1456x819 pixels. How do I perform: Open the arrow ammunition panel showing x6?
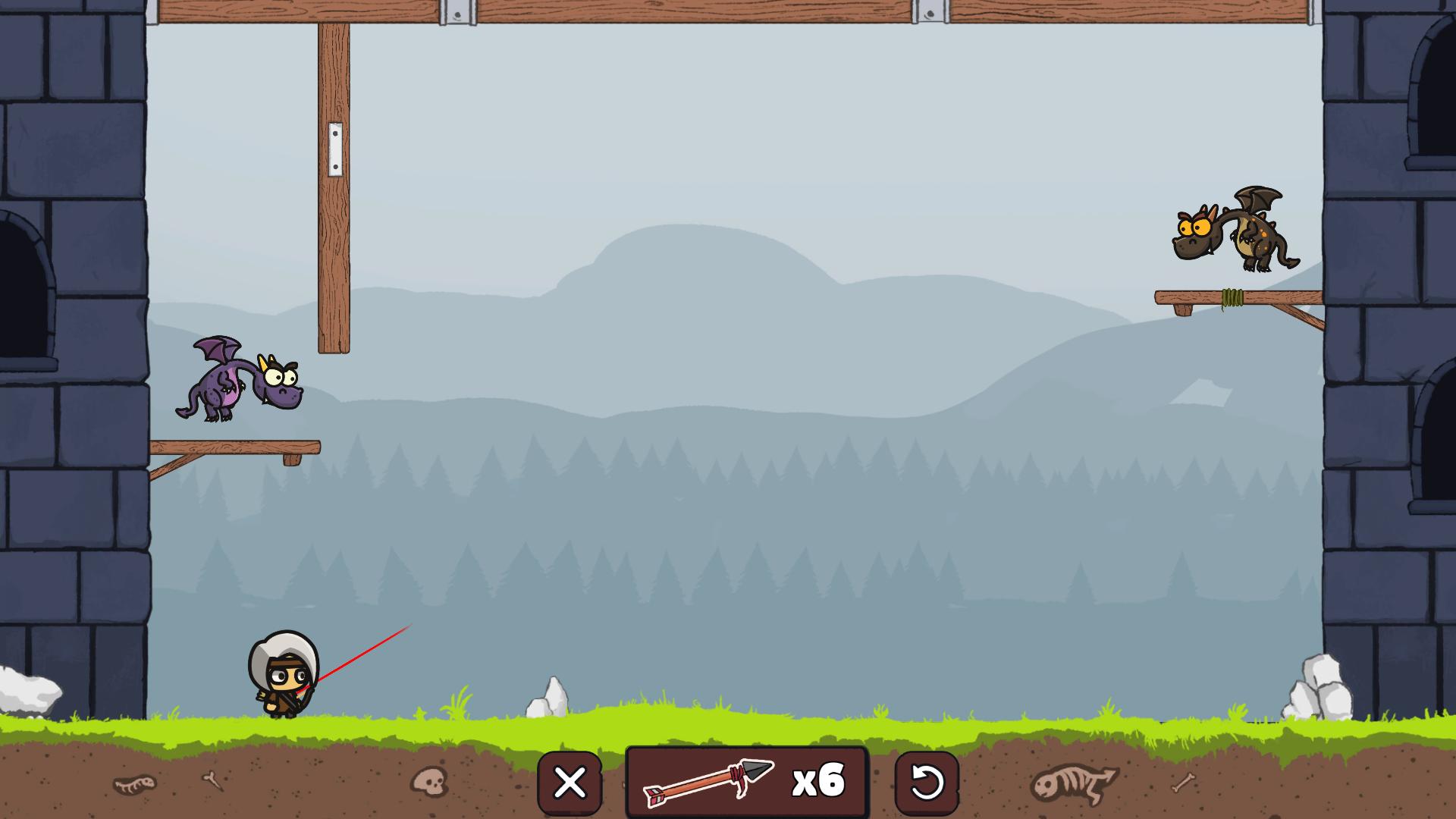(747, 781)
